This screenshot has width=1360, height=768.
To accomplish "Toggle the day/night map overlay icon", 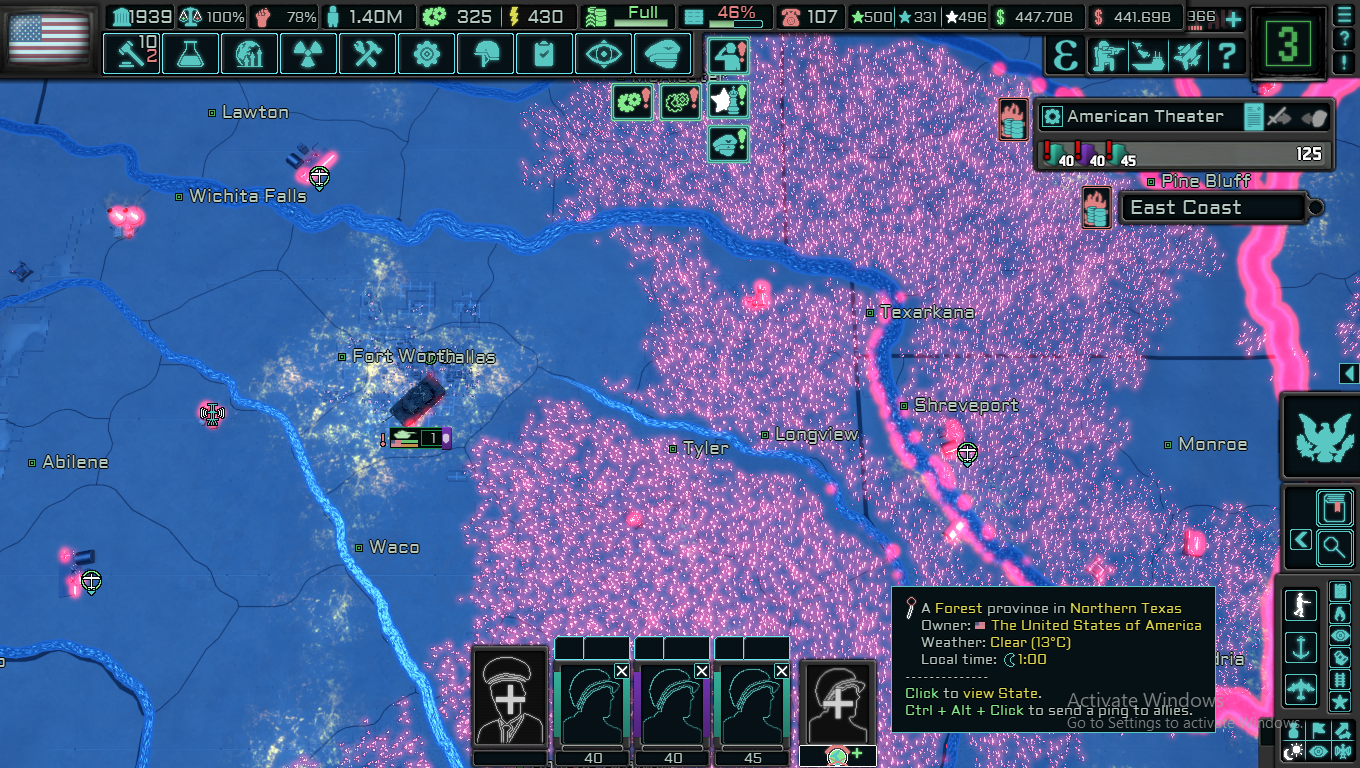I will pos(1292,750).
